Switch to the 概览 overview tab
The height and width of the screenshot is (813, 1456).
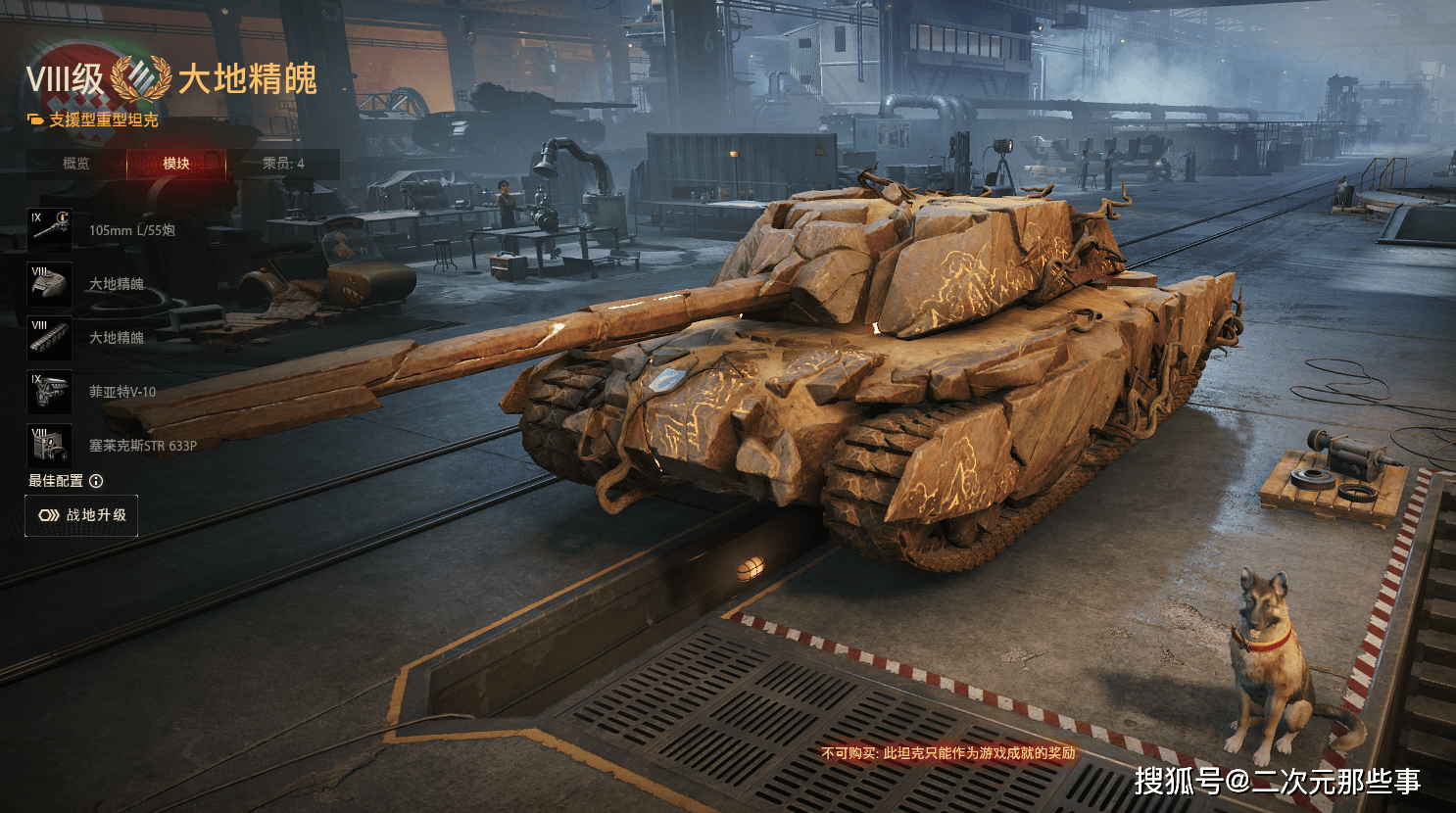(x=76, y=164)
